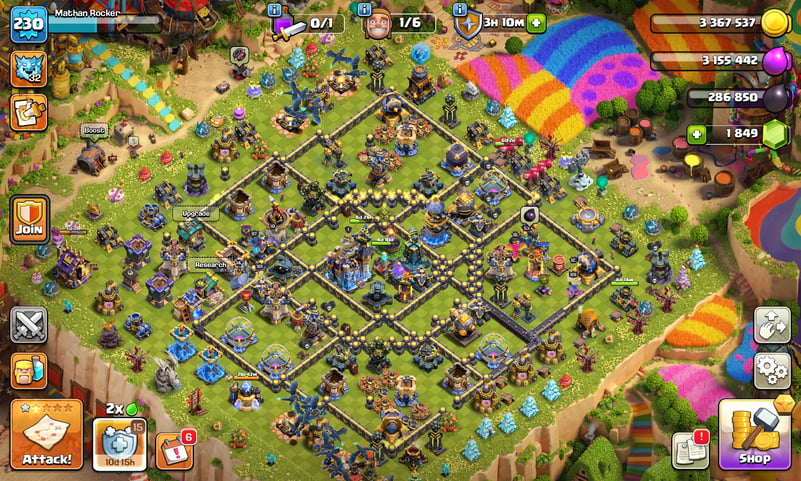Click the arrows icon above the settings gear
The width and height of the screenshot is (801, 481).
click(x=772, y=325)
